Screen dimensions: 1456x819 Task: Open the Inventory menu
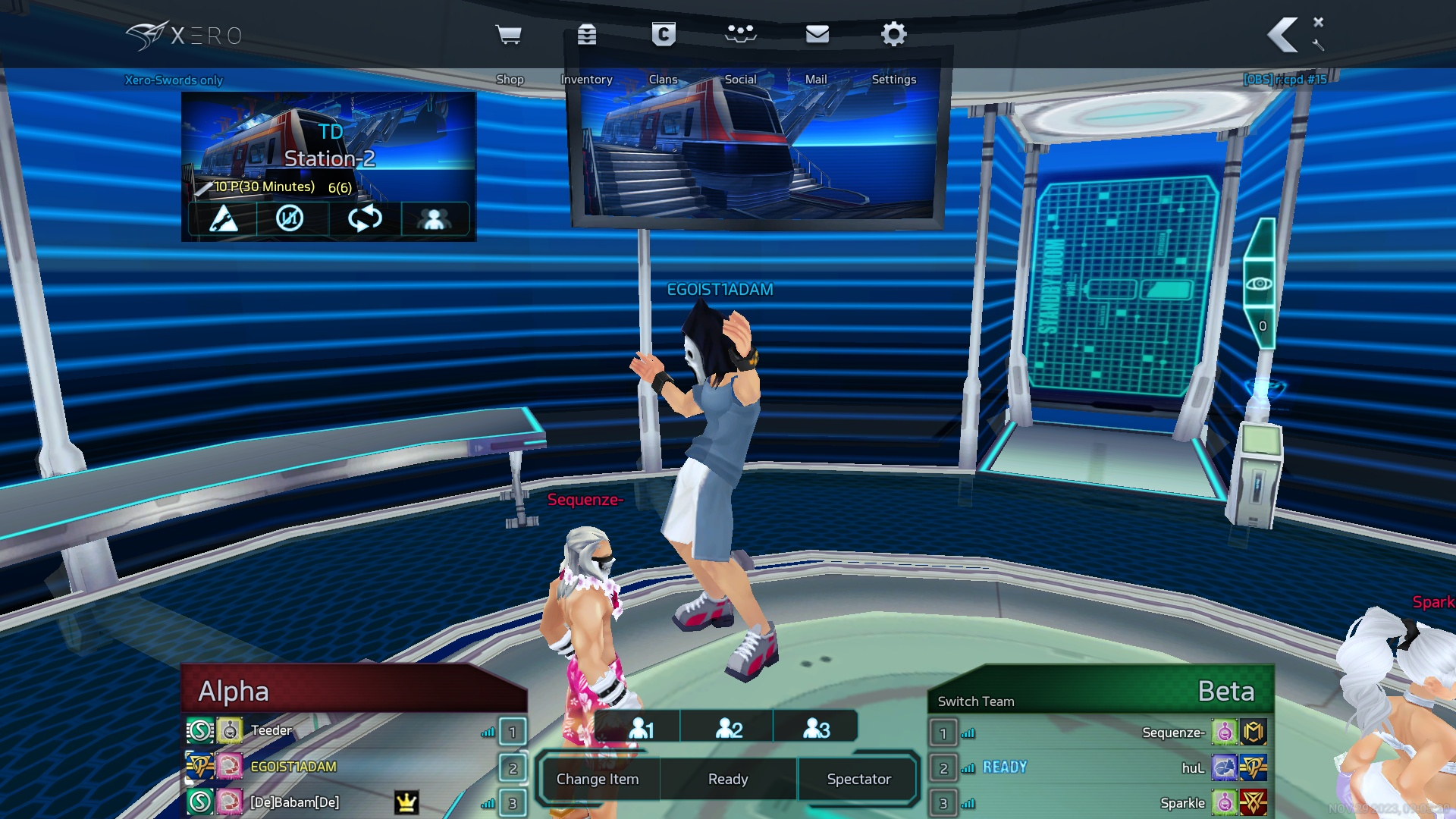click(x=587, y=35)
